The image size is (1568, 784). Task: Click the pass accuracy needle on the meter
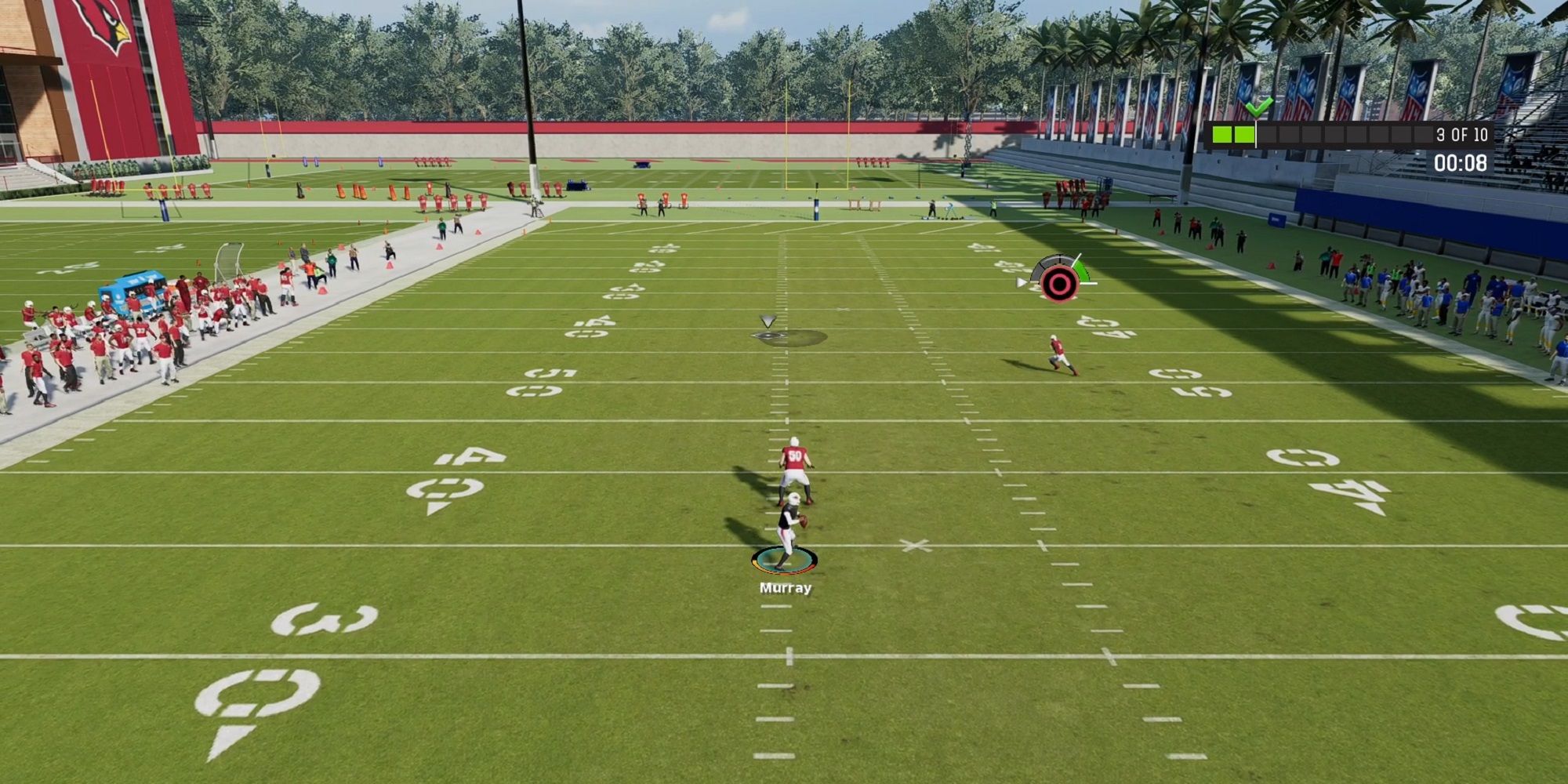point(1078,259)
